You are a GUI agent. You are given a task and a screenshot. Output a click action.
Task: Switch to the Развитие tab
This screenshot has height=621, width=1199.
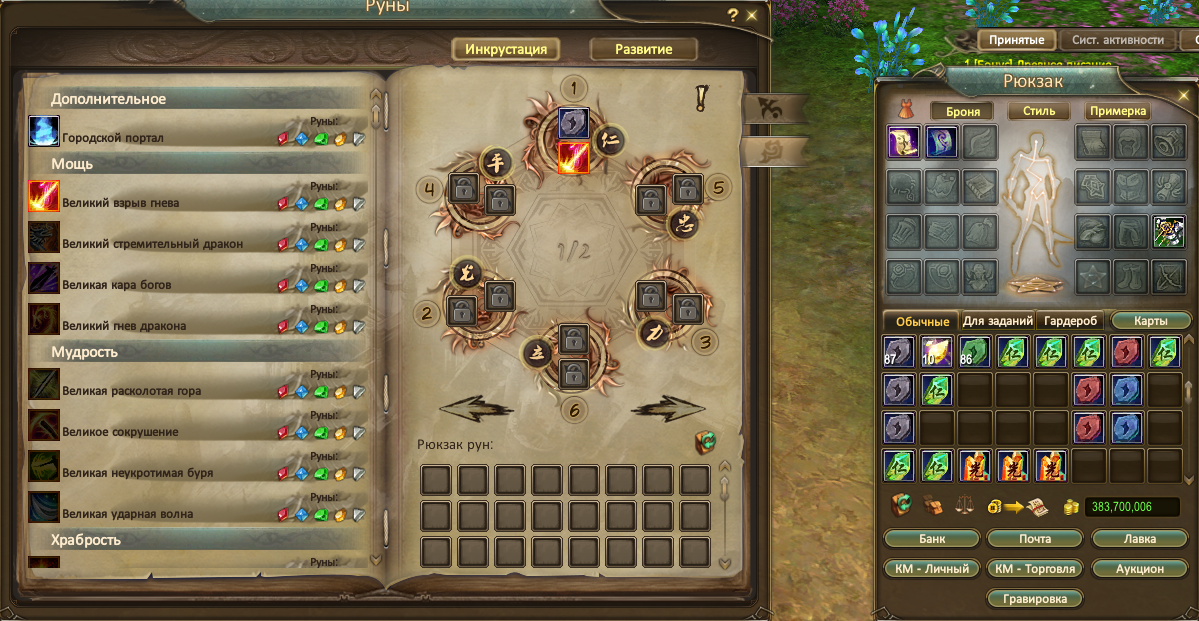click(643, 49)
